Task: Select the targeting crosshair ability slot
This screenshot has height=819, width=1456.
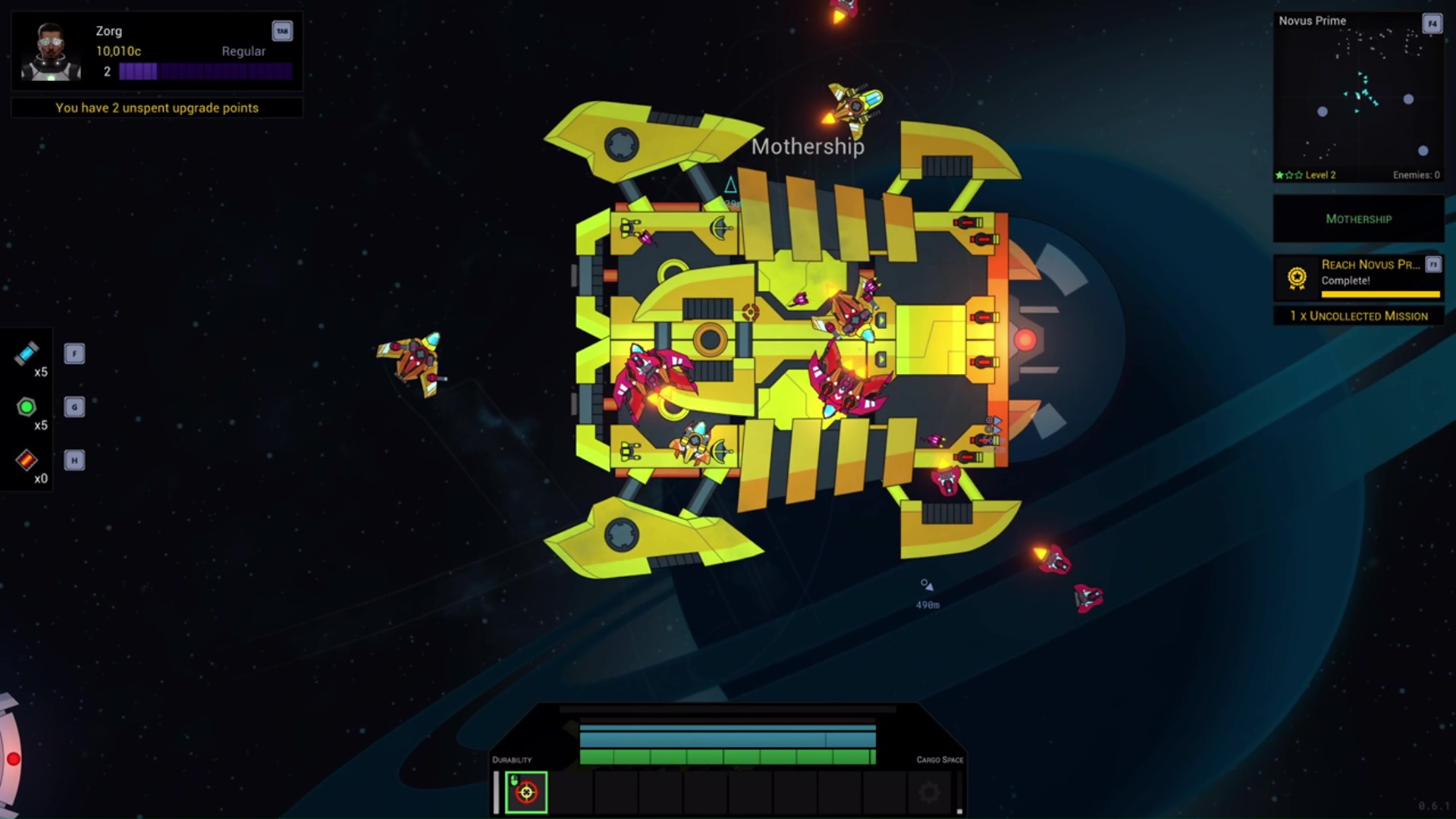Action: [x=526, y=791]
